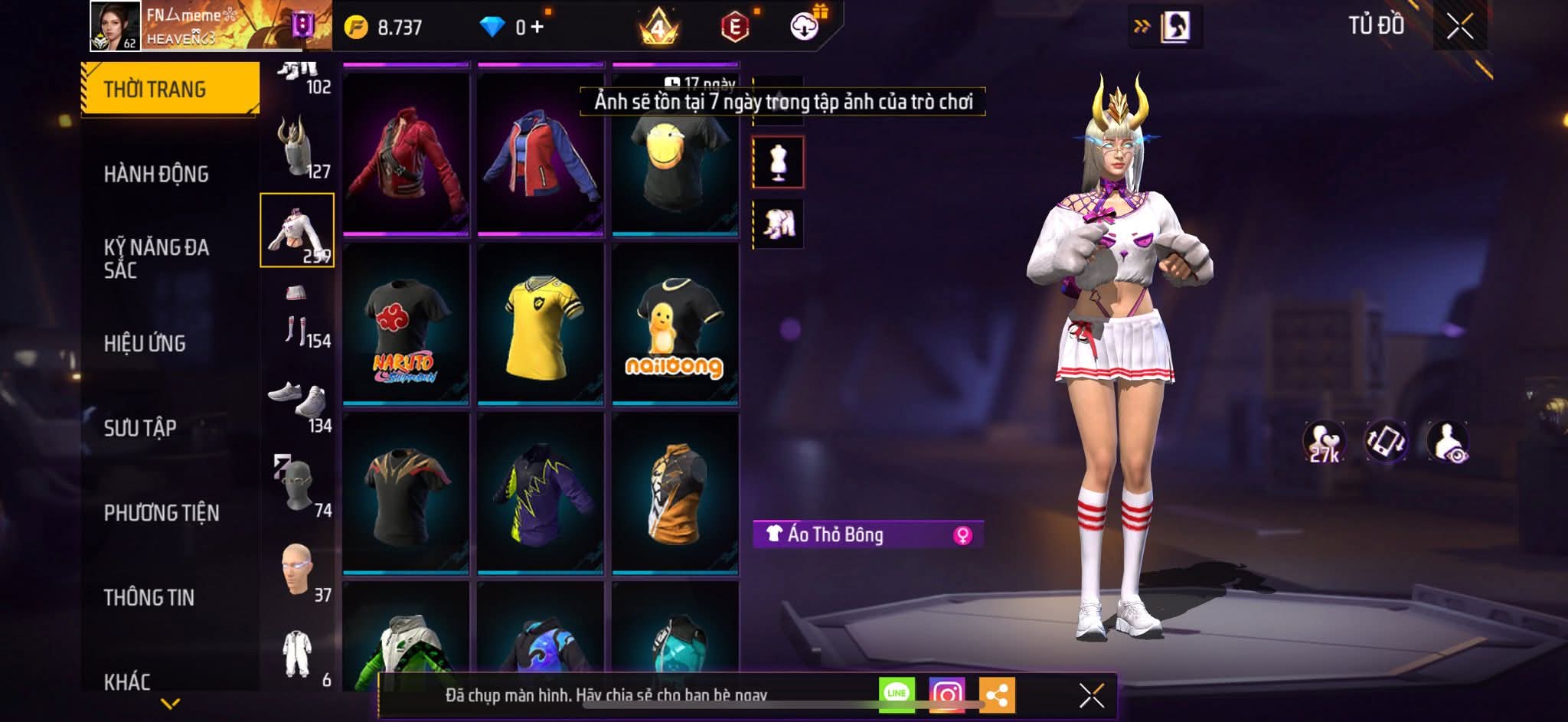Open the HIỆU ỨNG section
Viewport: 1568px width, 722px height.
[x=145, y=343]
